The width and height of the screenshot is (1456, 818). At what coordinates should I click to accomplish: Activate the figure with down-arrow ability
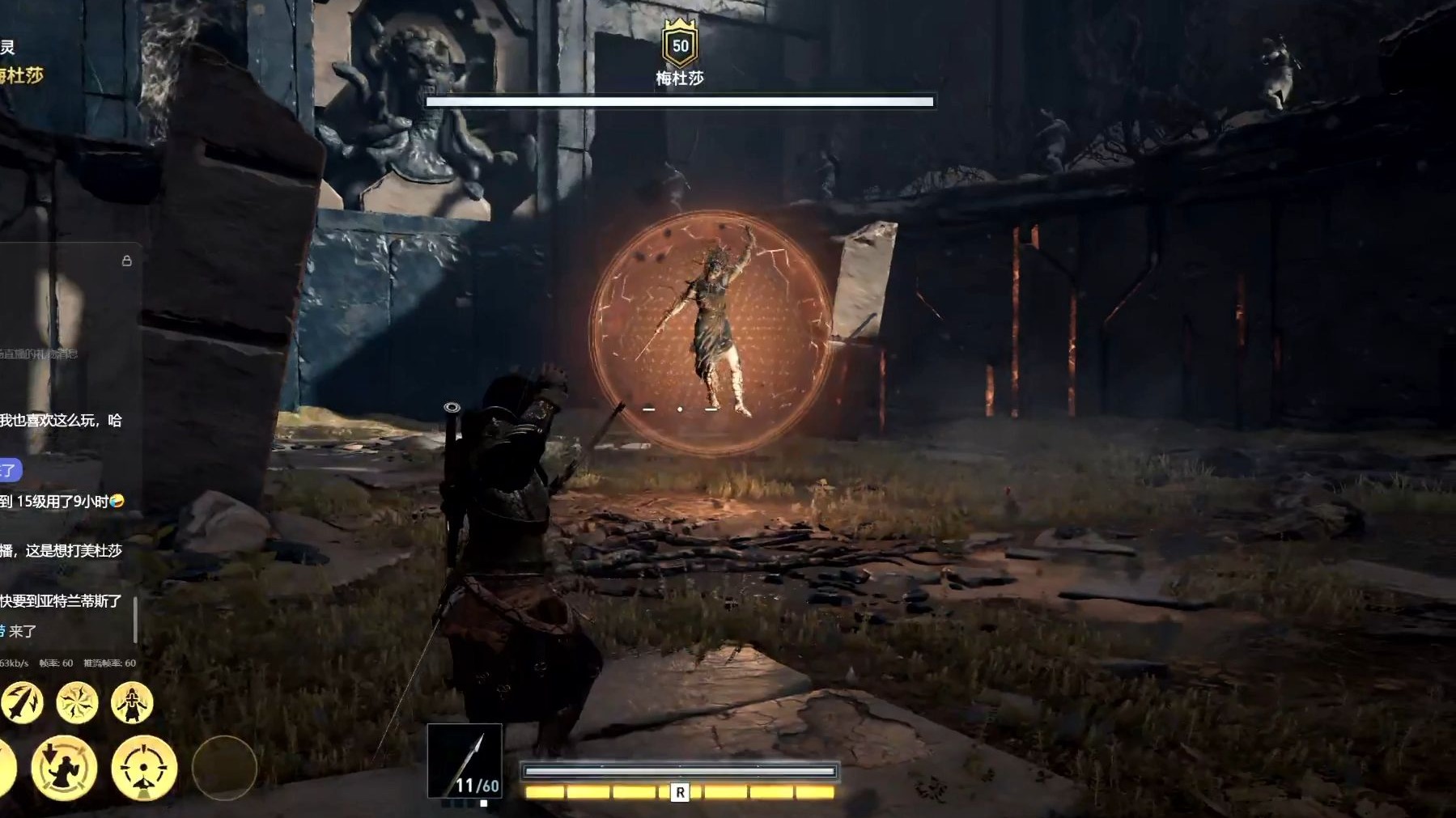[64, 767]
